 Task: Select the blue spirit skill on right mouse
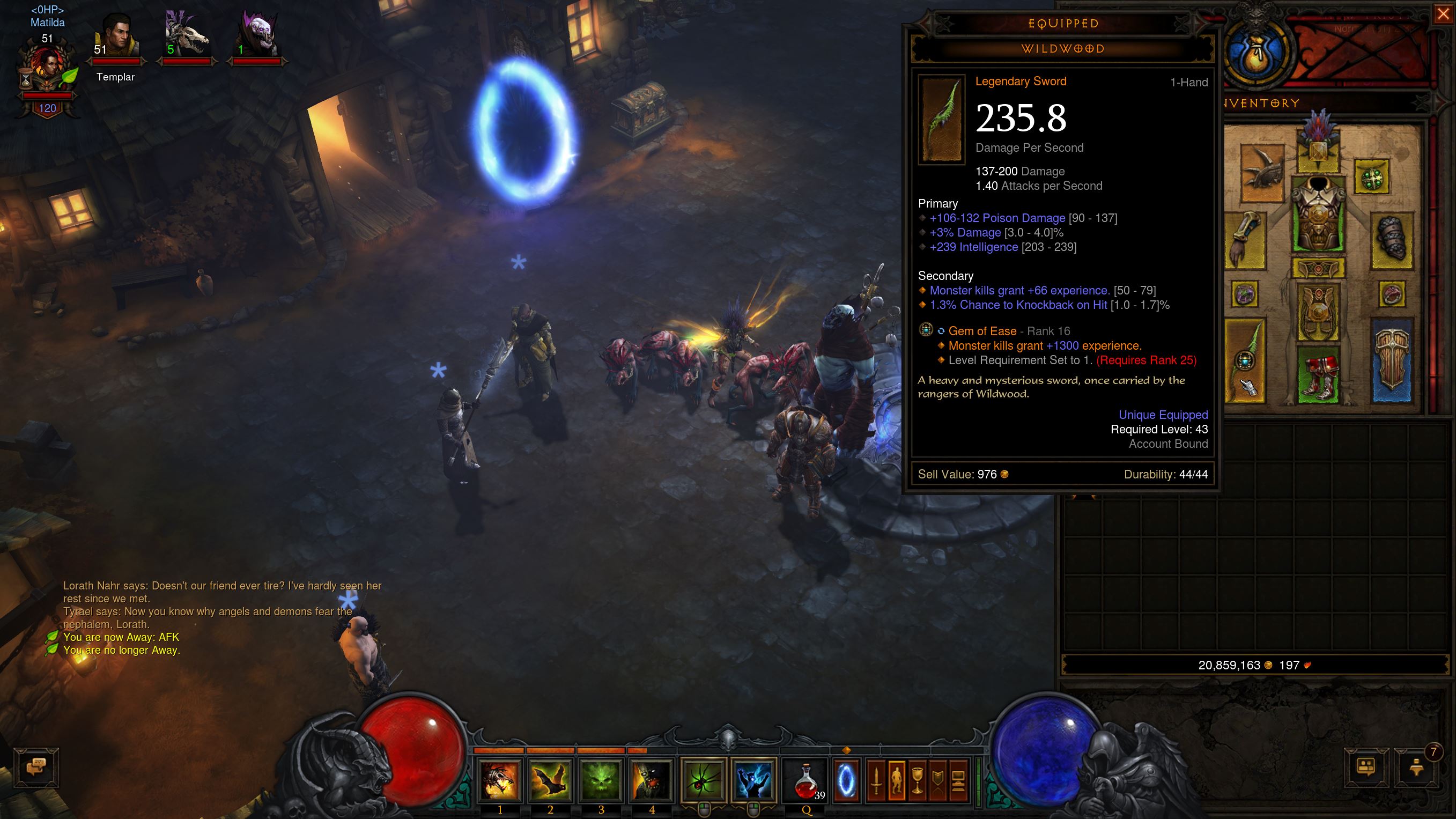[753, 780]
